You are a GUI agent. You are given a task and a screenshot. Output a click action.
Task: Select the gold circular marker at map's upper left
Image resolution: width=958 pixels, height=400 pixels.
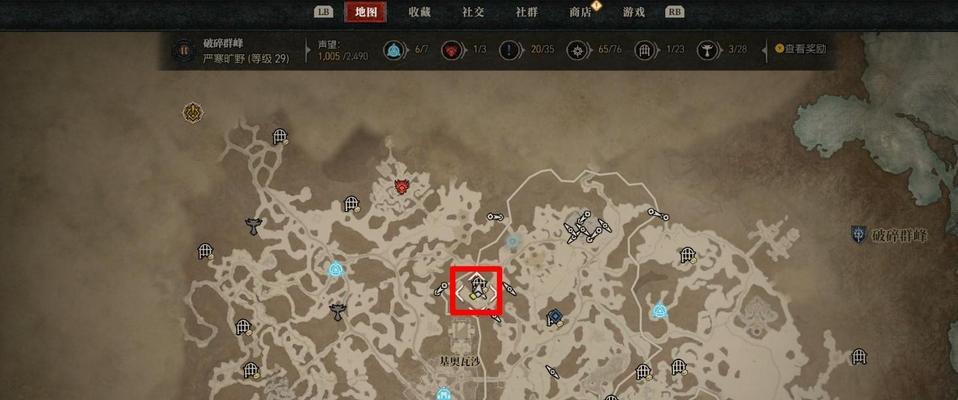[x=192, y=112]
